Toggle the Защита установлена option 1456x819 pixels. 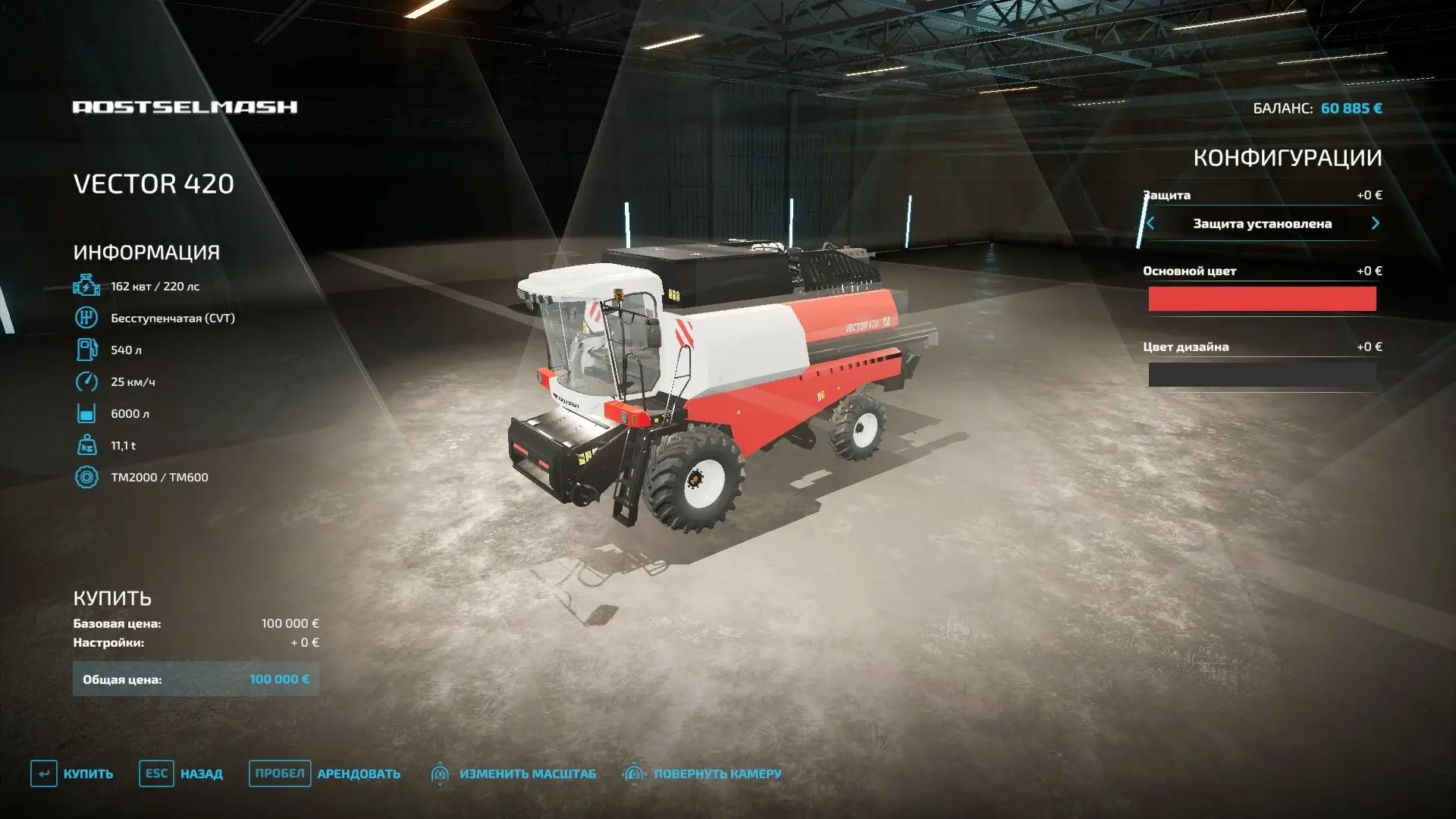pos(1261,224)
